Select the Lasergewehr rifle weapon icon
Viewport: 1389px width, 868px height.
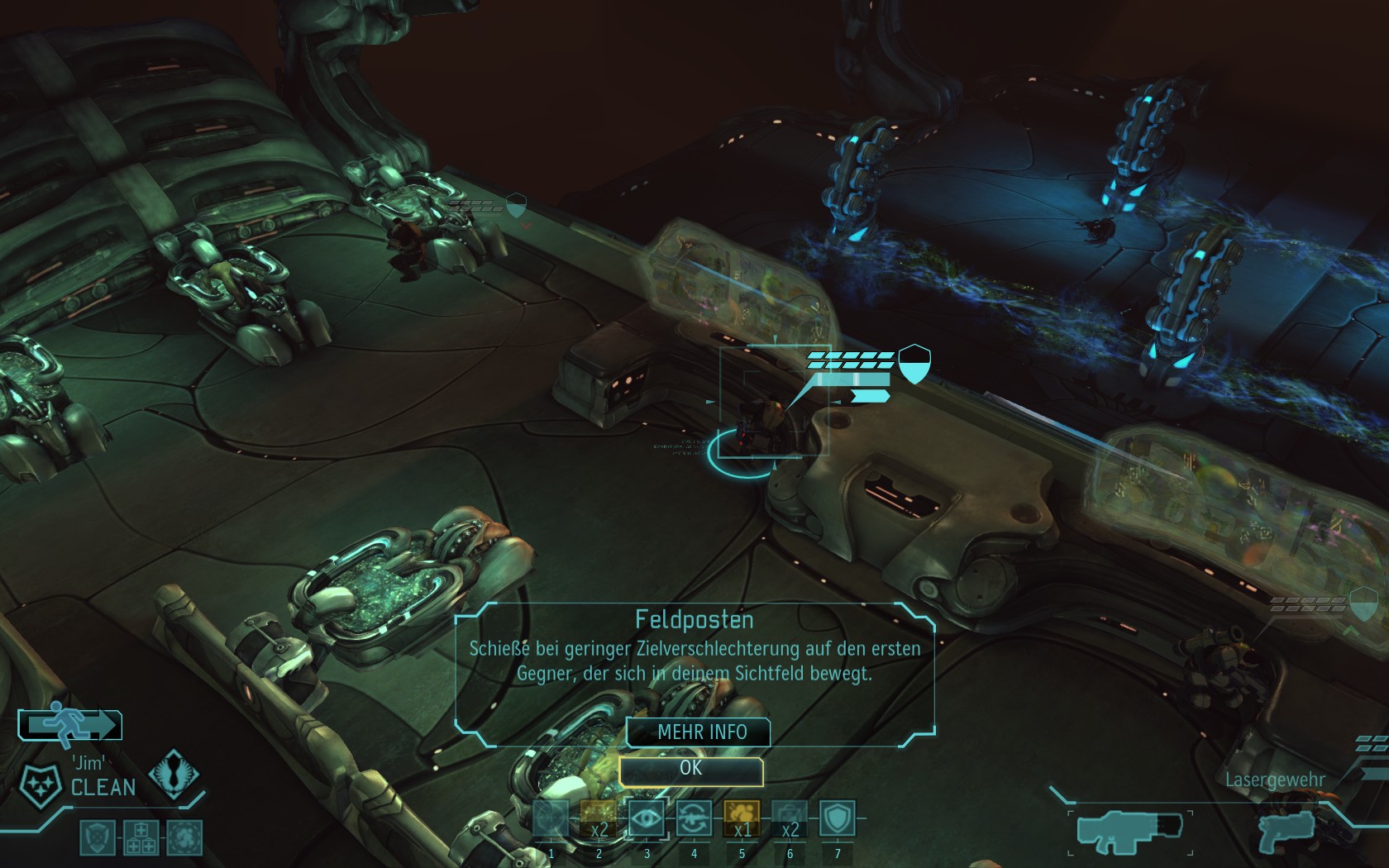(x=1131, y=831)
